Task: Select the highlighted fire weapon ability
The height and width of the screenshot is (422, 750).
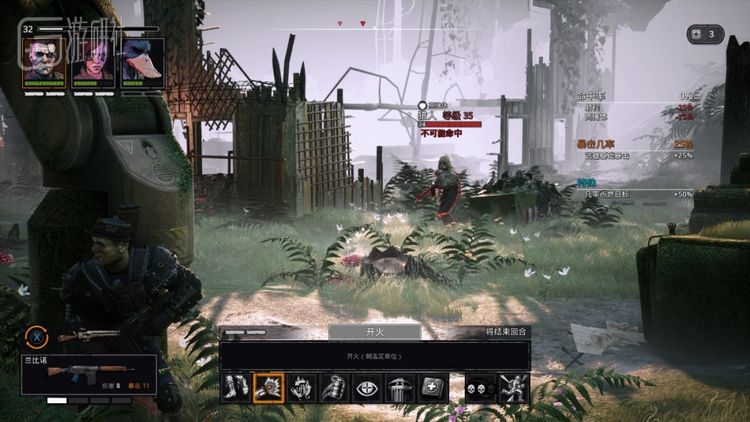Action: pos(268,387)
